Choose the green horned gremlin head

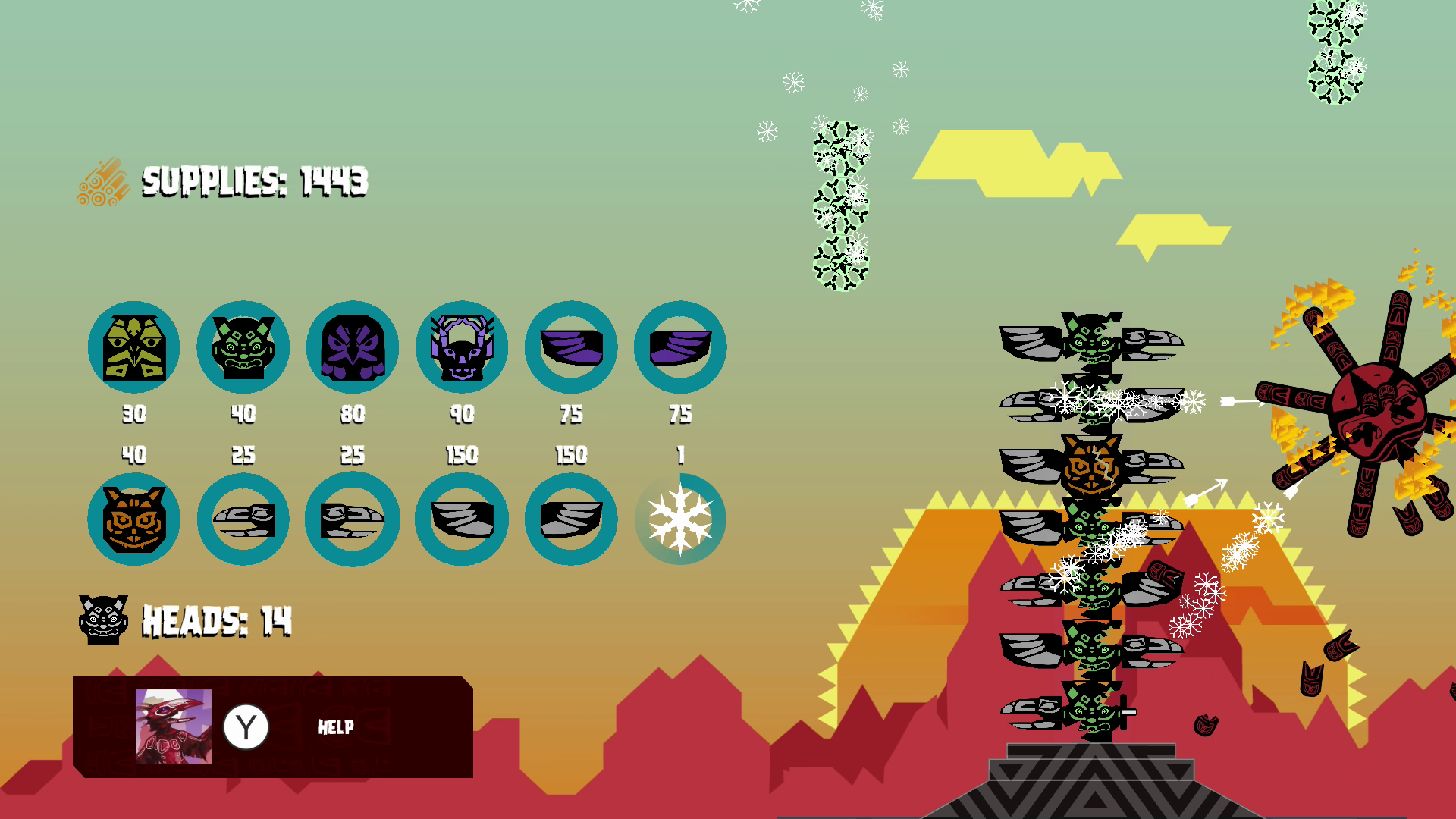click(x=243, y=347)
